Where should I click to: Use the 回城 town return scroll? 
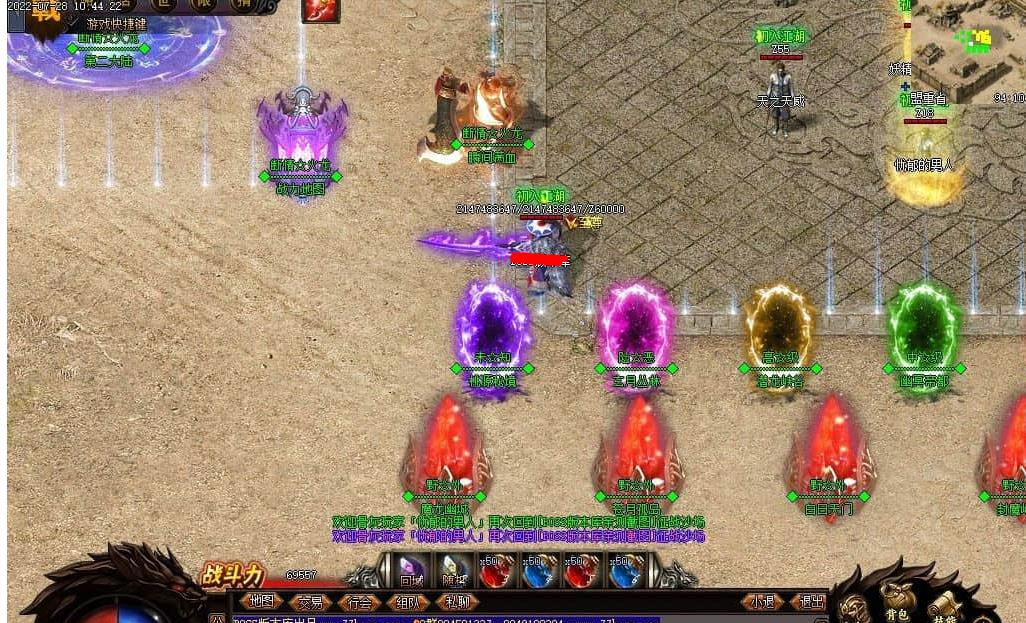(411, 569)
